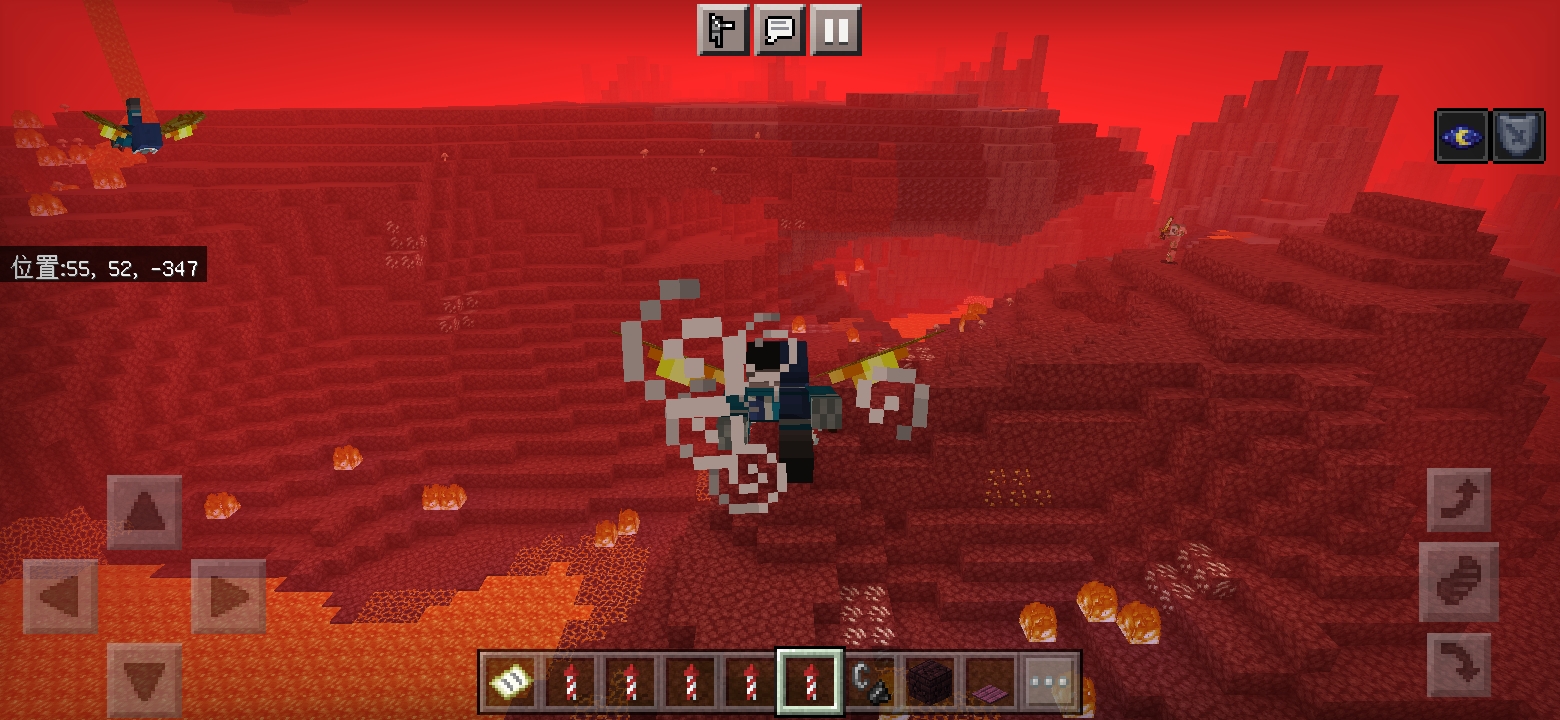Select the purple pressure plate slot

[x=989, y=683]
